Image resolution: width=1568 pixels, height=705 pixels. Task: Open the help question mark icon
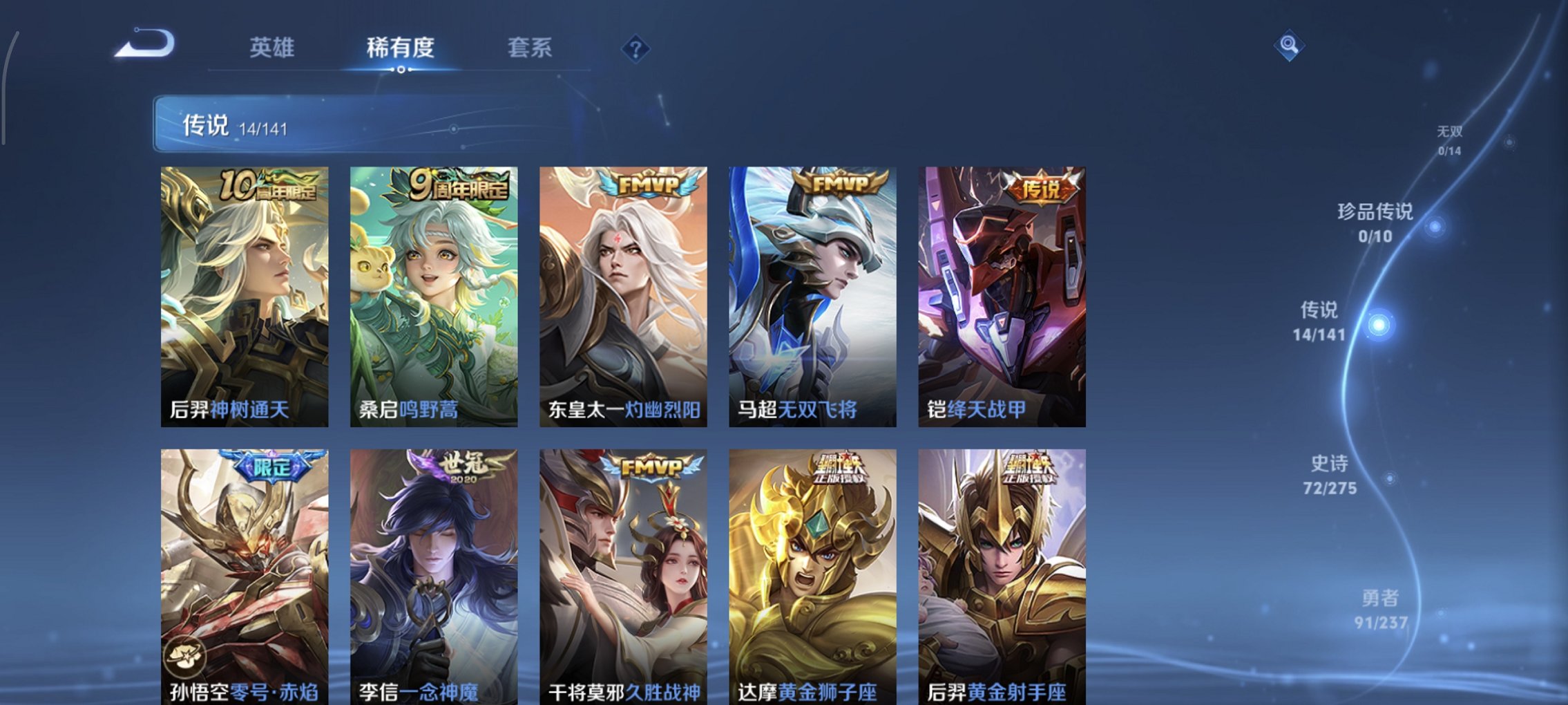pyautogui.click(x=636, y=48)
